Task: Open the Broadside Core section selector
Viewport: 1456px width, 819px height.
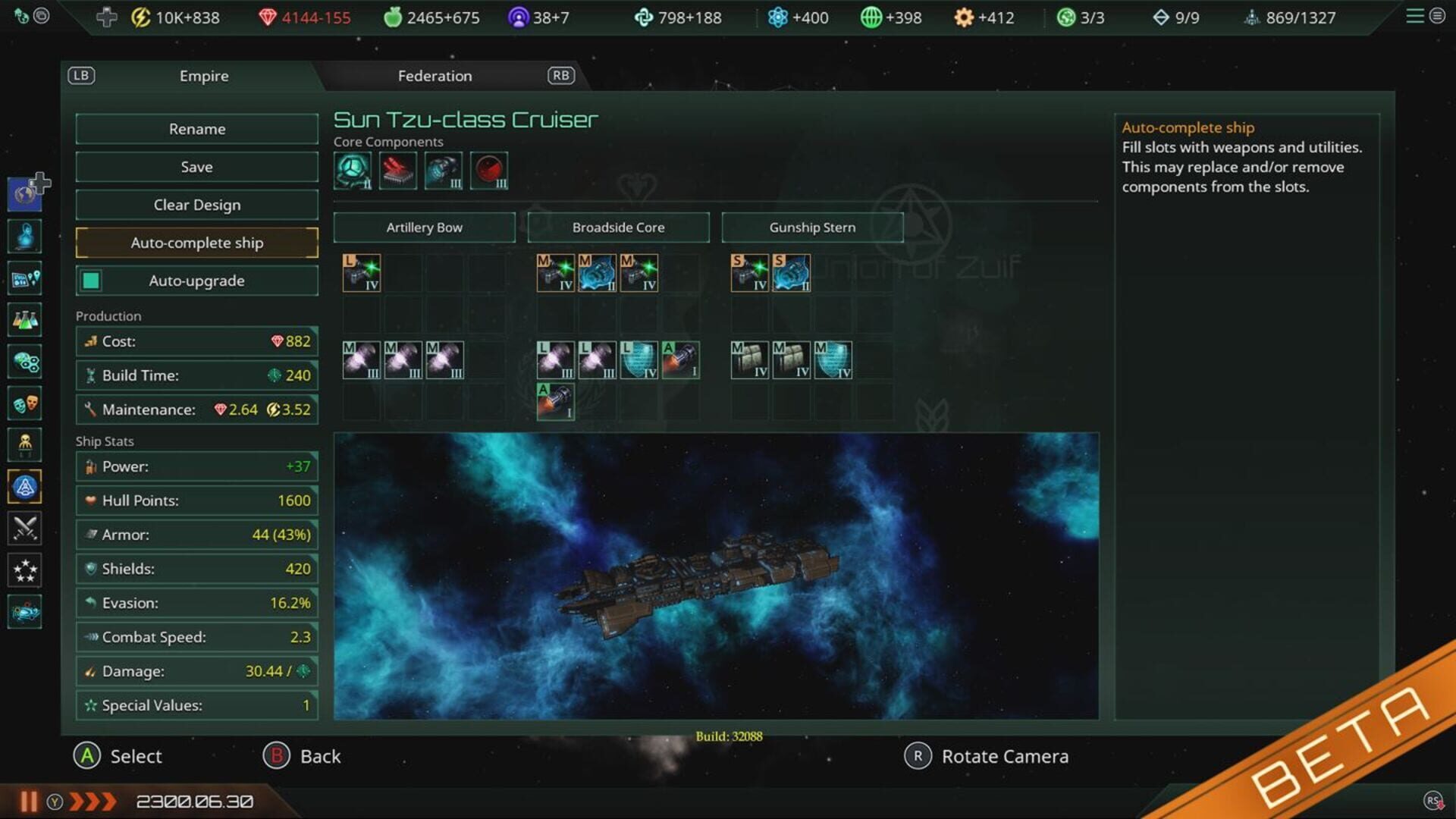Action: point(618,227)
